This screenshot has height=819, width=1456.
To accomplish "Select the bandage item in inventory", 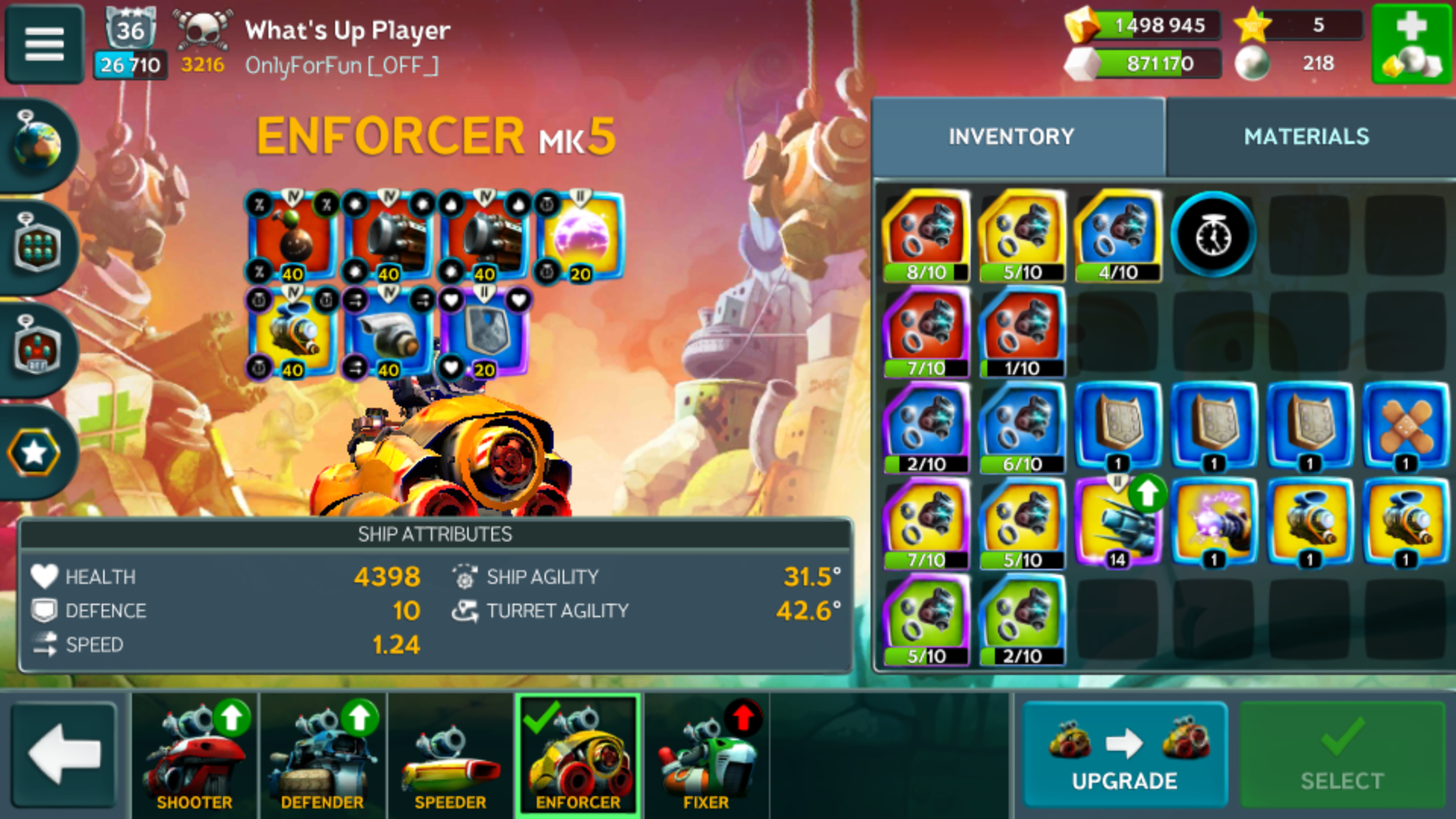I will (x=1405, y=427).
